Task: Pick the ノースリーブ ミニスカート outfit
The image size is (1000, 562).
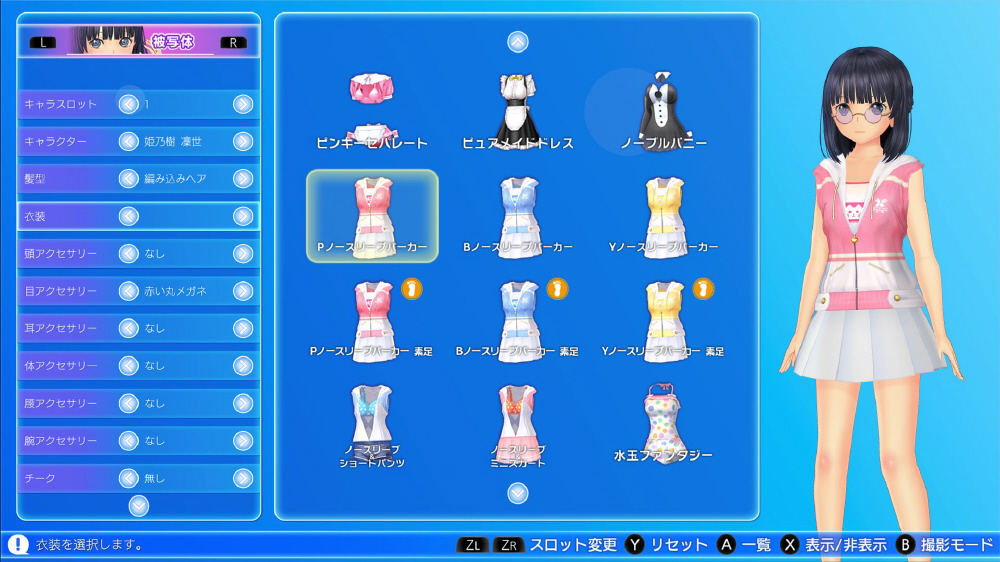Action: pos(517,425)
